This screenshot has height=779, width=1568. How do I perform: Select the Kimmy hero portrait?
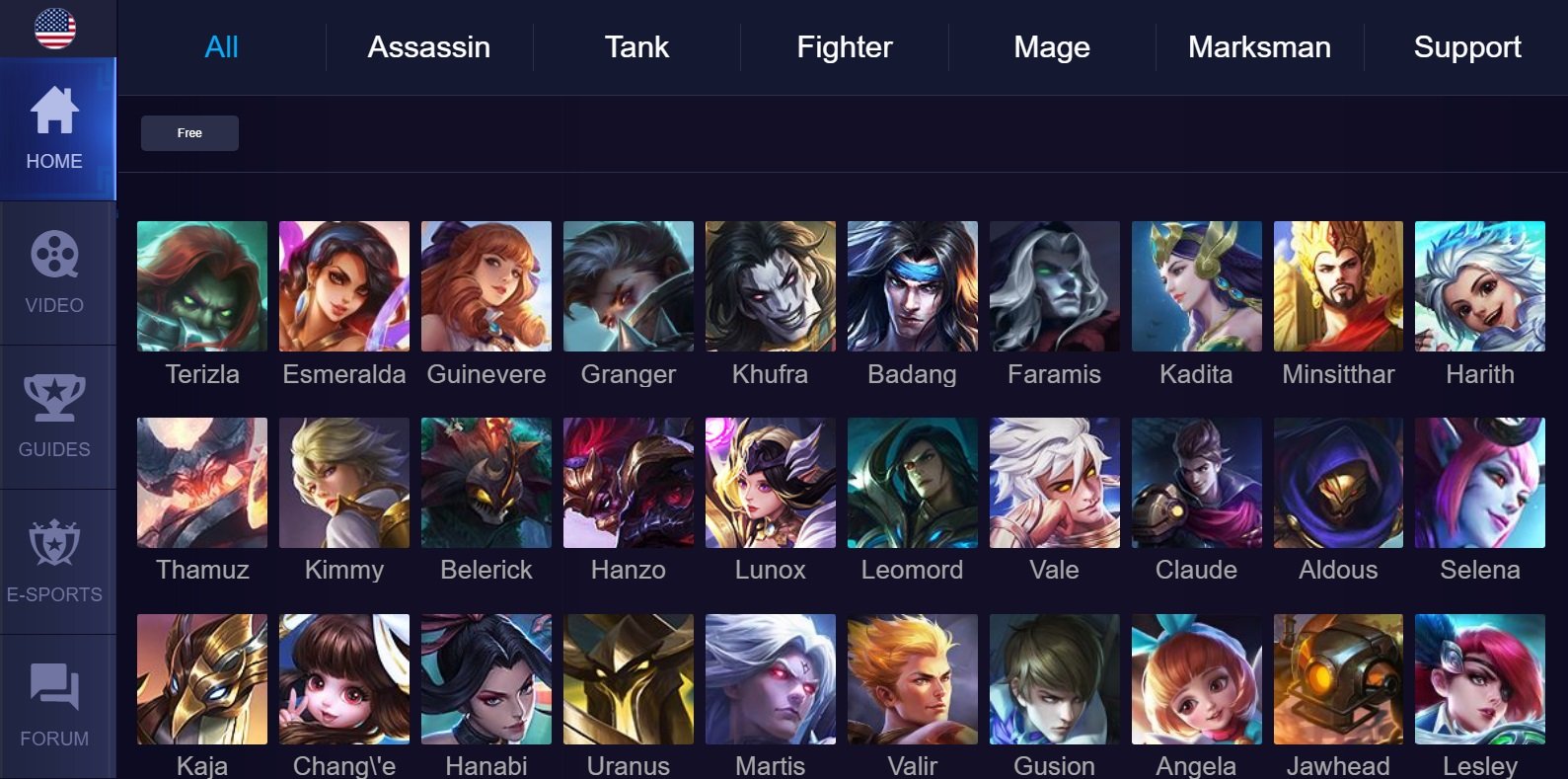[344, 483]
